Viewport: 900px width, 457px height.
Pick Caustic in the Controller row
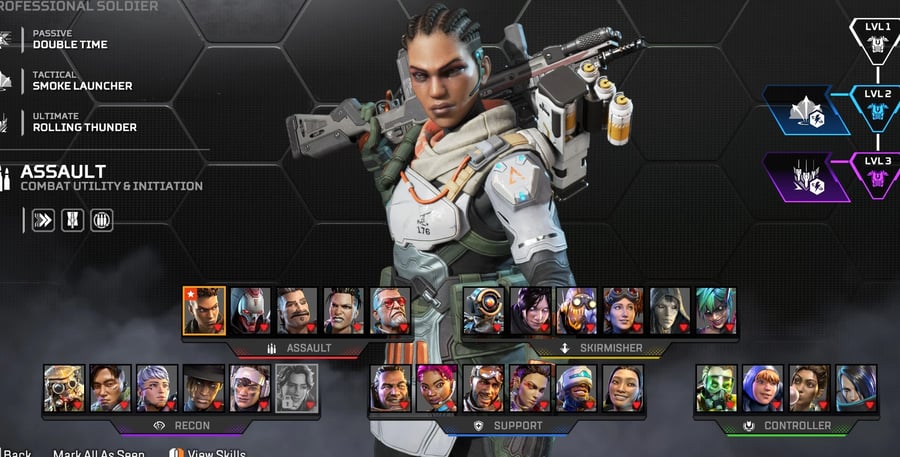716,387
